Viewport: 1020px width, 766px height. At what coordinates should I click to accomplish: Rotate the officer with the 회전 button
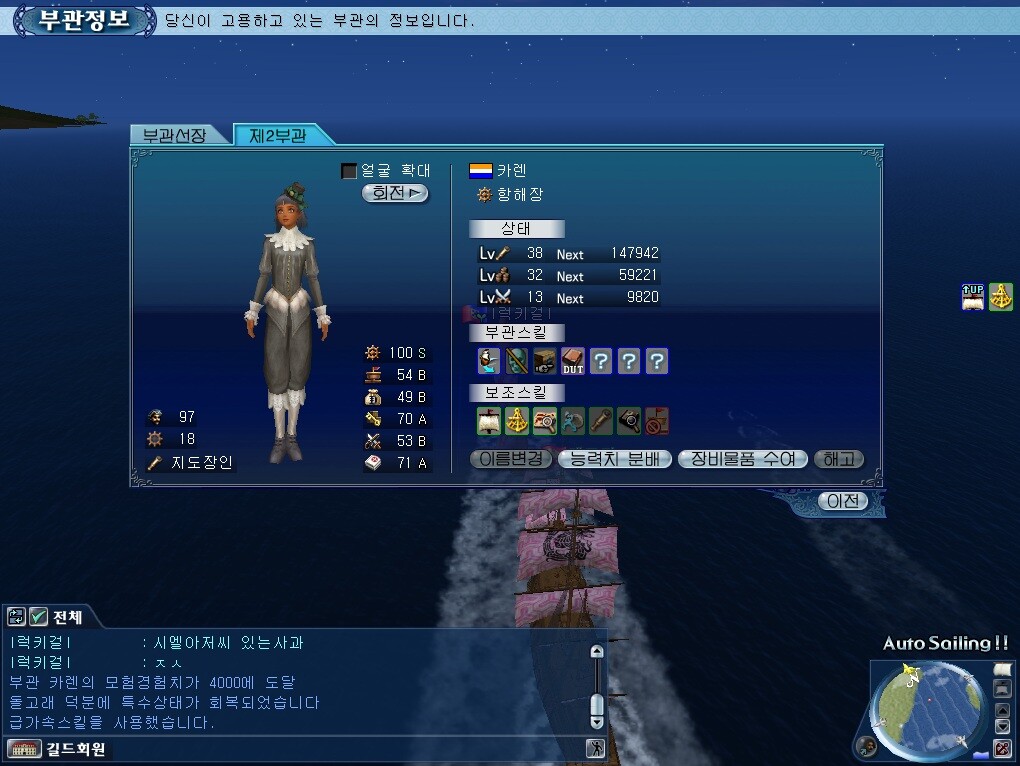click(395, 193)
